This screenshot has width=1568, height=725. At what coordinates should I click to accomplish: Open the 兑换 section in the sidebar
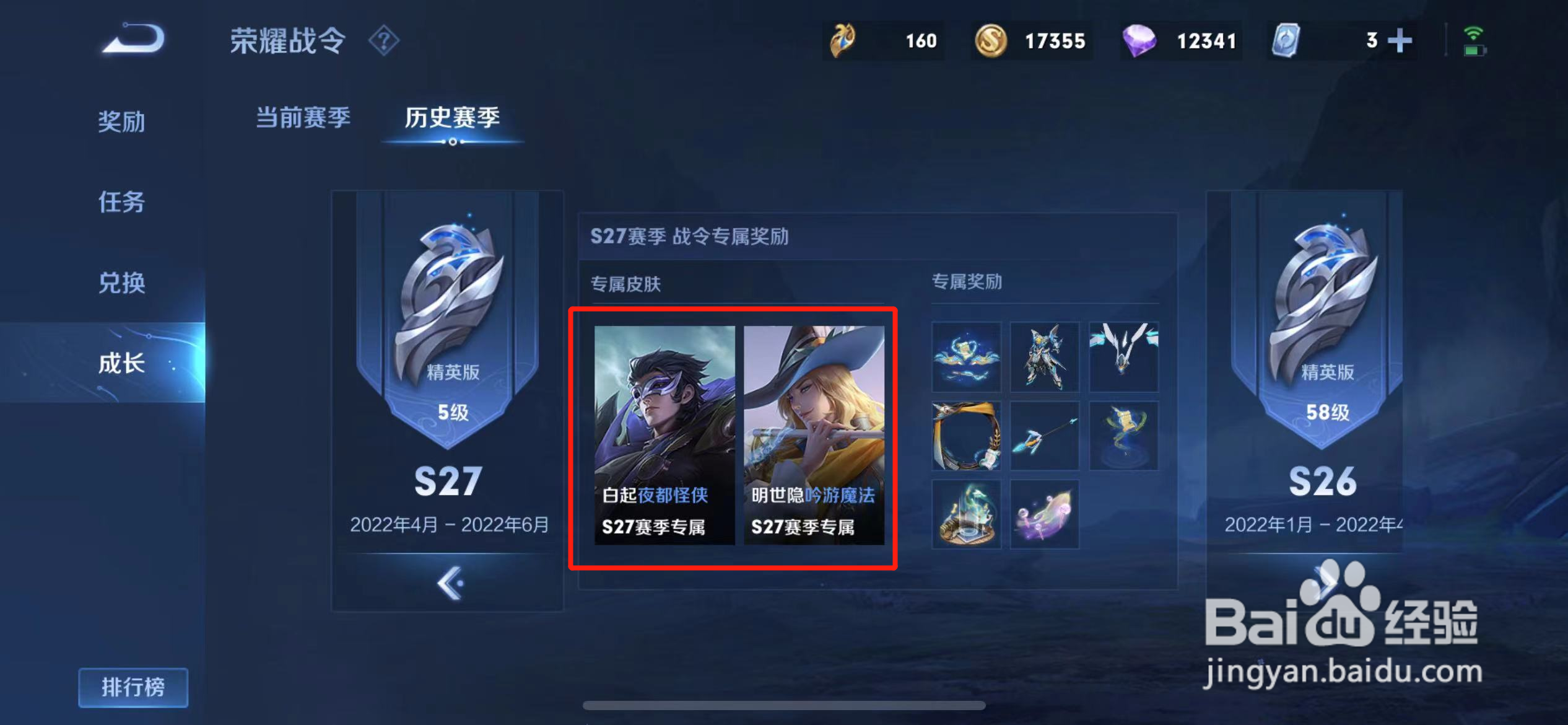(x=121, y=284)
